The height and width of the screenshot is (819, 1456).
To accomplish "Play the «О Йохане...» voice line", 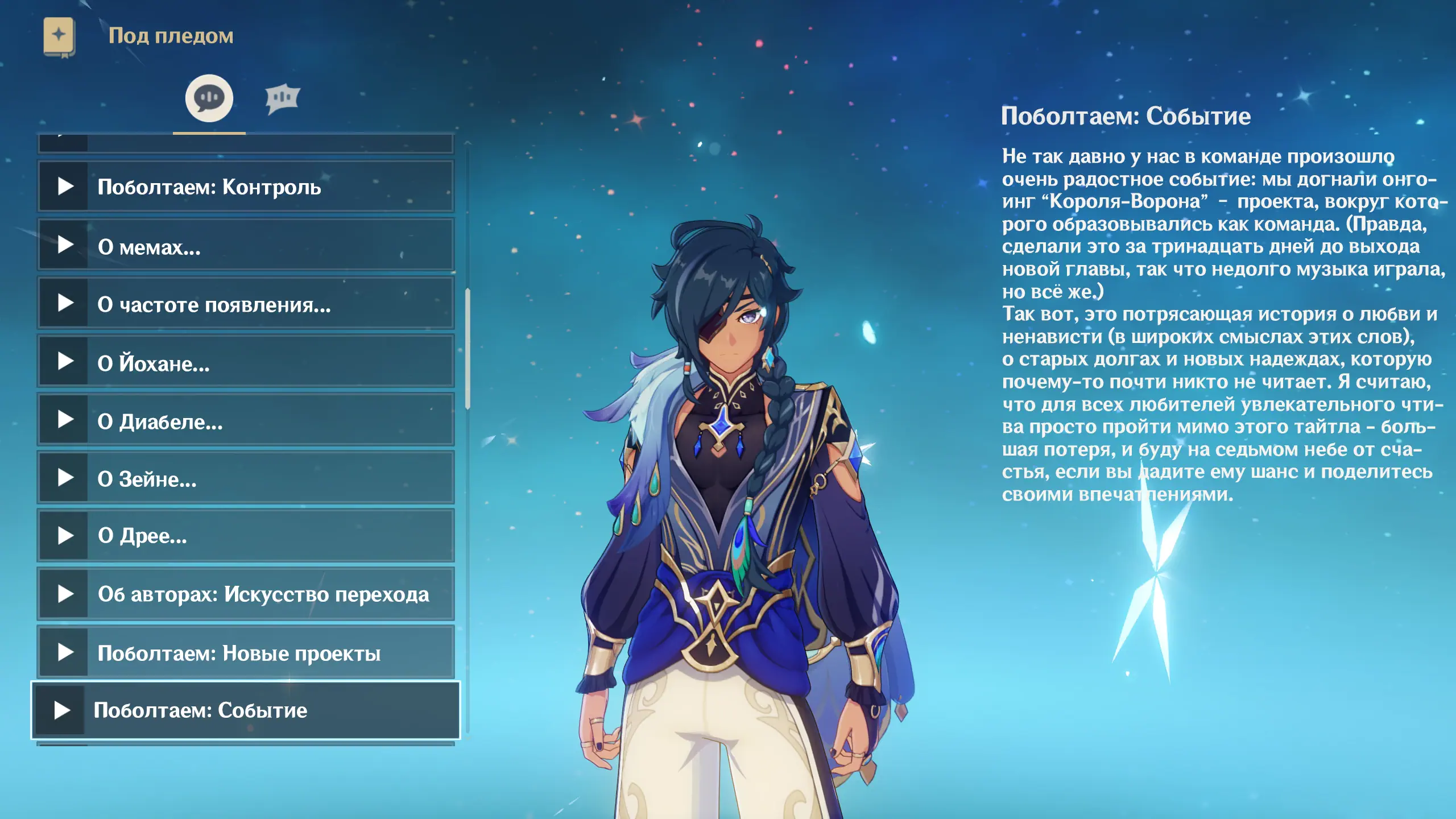I will [x=246, y=362].
